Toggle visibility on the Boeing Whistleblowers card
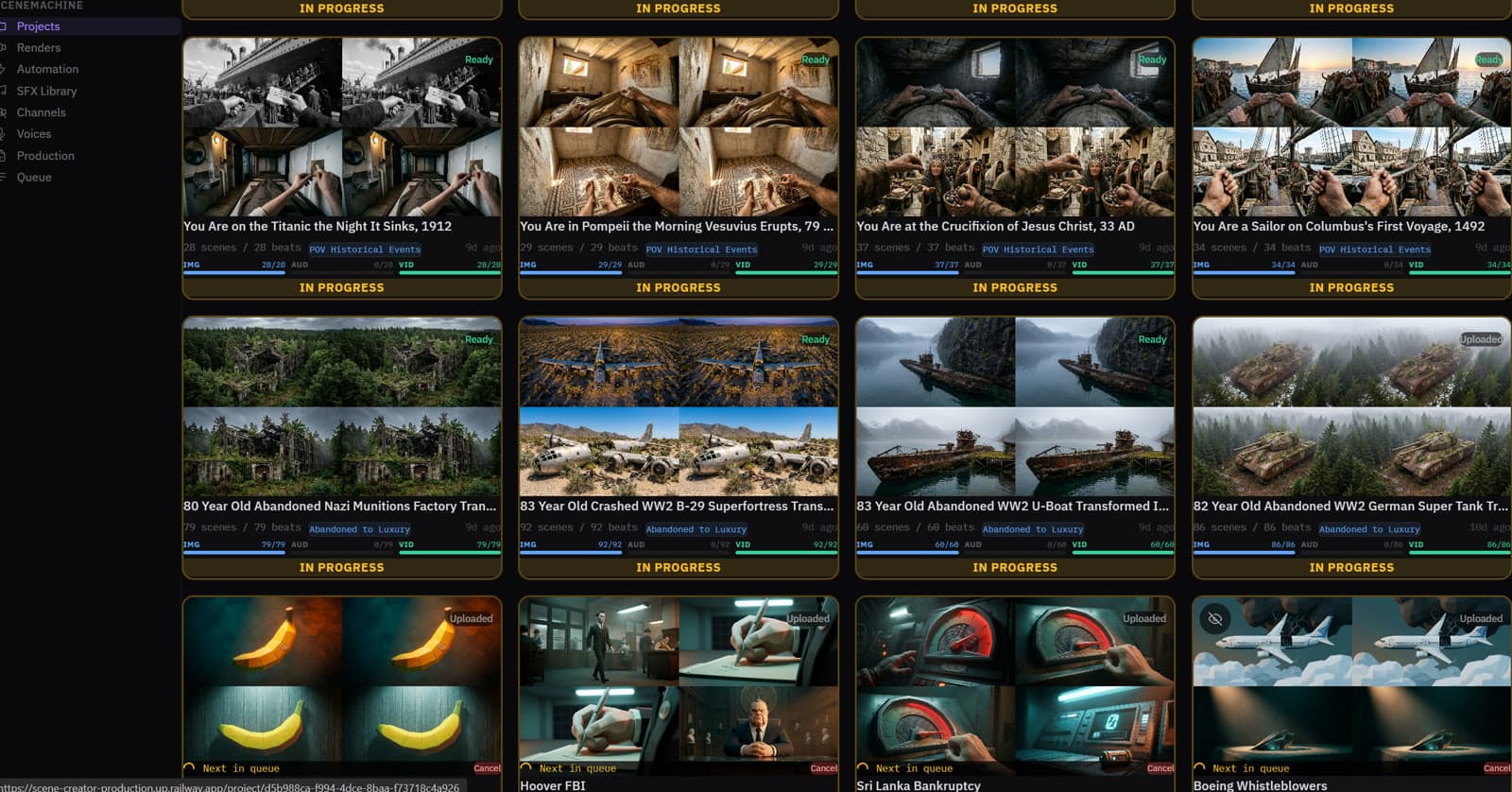The width and height of the screenshot is (1512, 792). [1215, 618]
